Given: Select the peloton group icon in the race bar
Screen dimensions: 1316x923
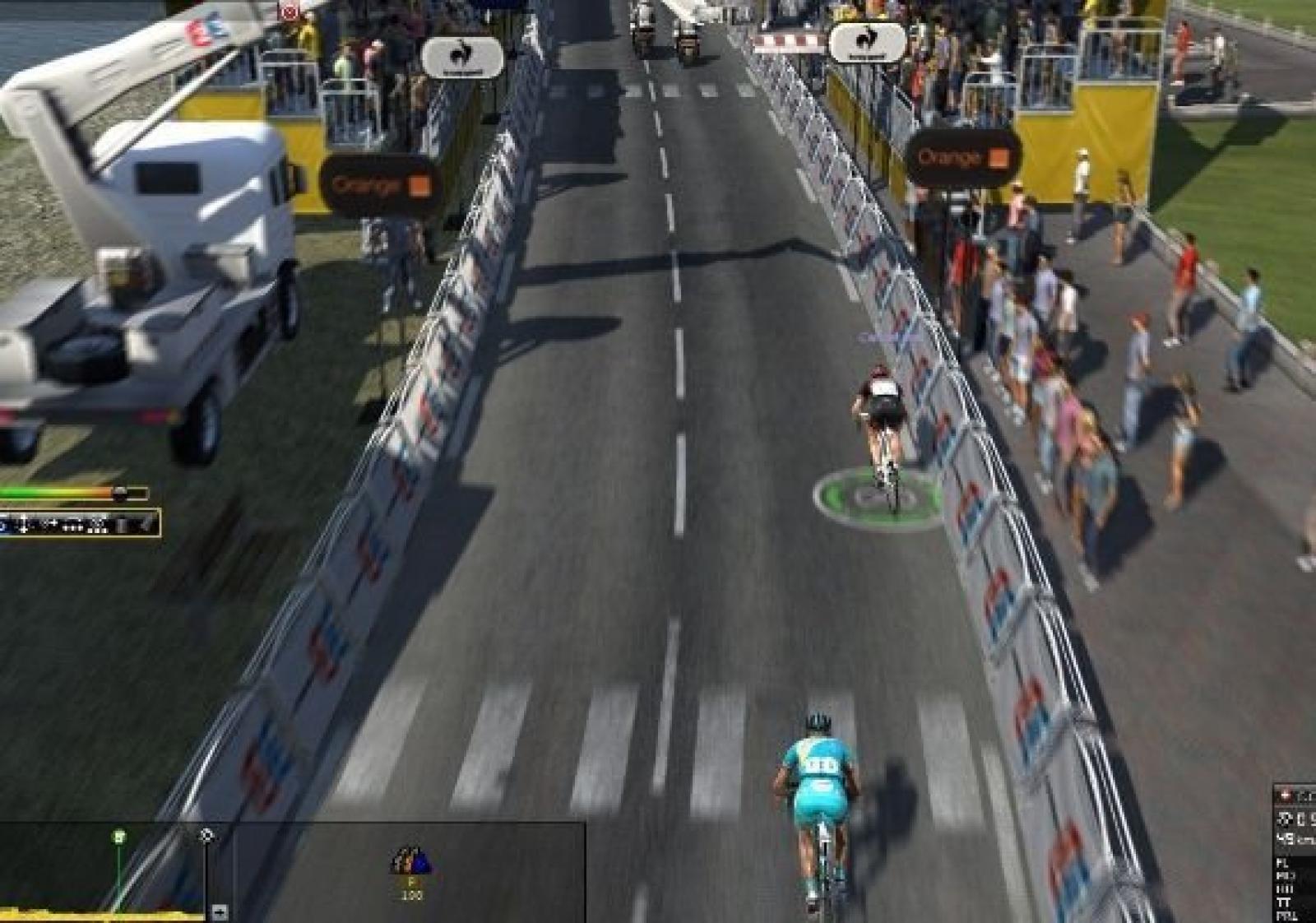Looking at the screenshot, I should (x=411, y=861).
